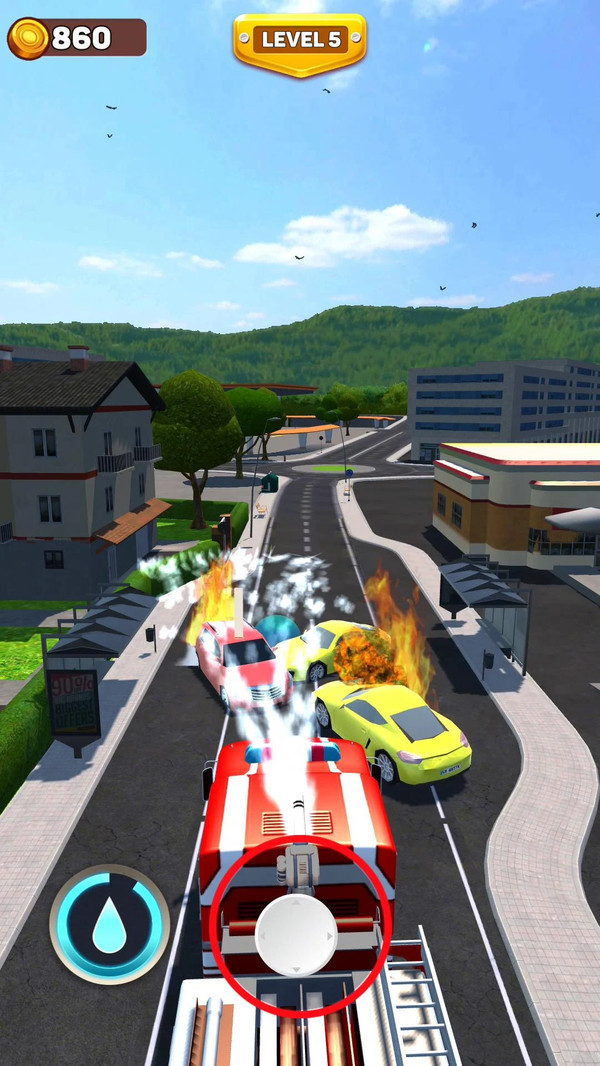Tap the gold coin icon
Screen dimensions: 600x1066
click(x=28, y=39)
